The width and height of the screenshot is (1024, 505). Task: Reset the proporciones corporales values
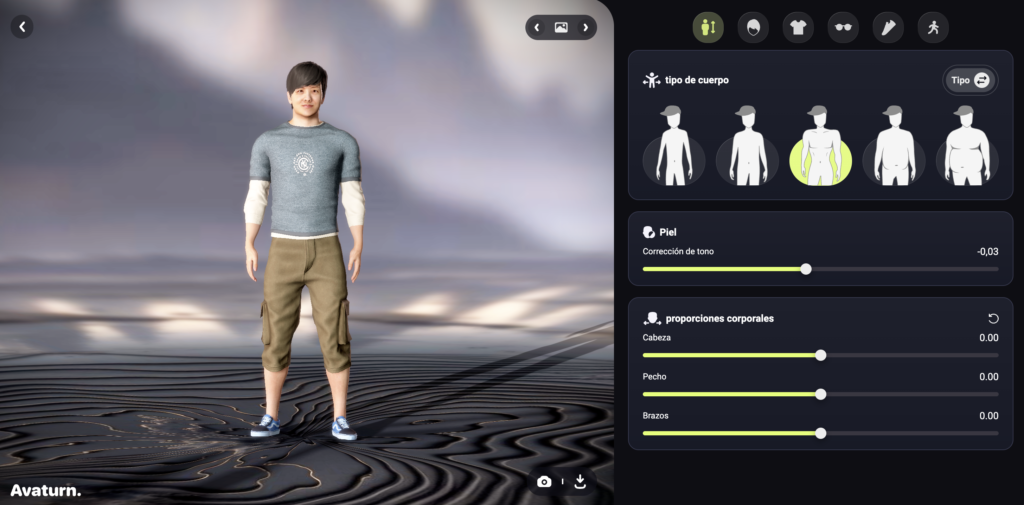pos(992,318)
